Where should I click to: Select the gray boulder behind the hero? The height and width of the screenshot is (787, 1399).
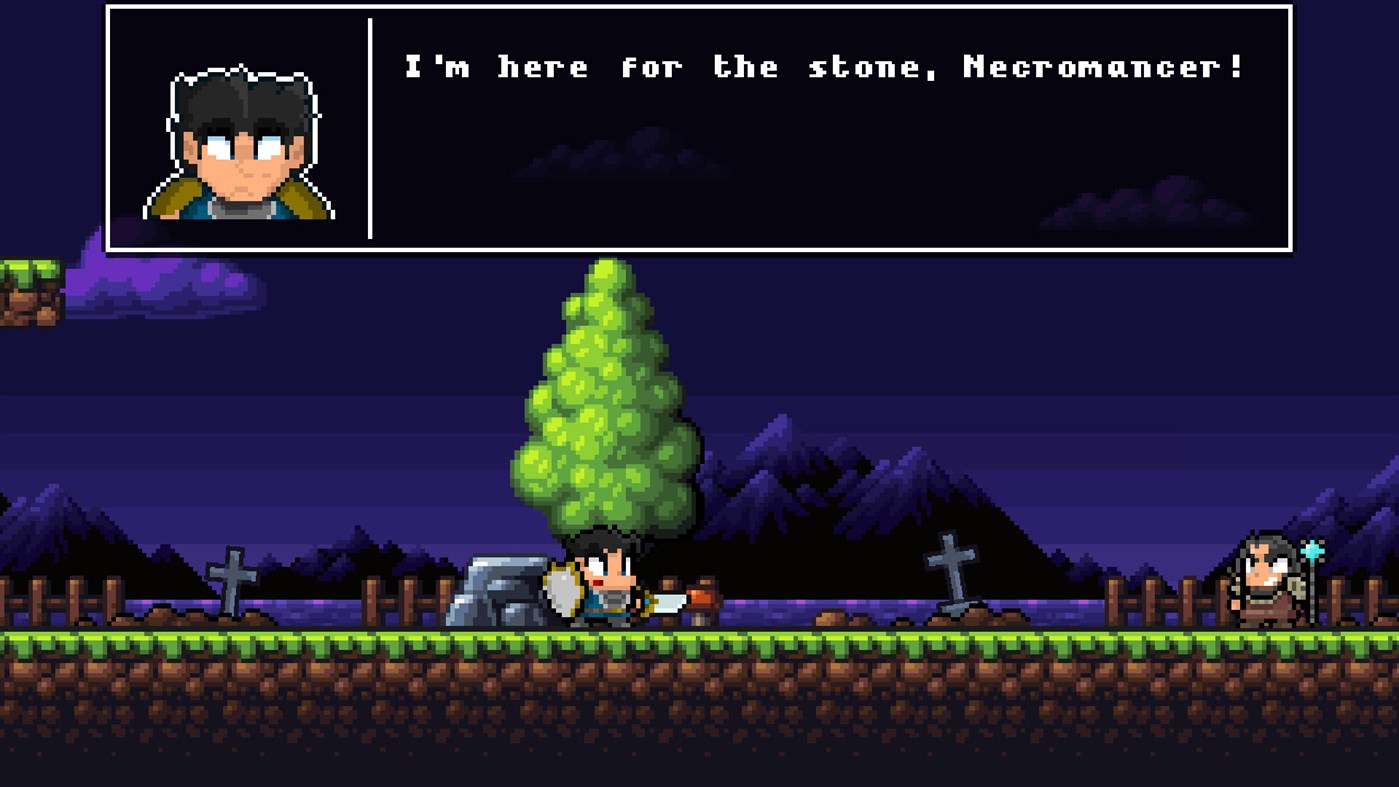pyautogui.click(x=497, y=590)
